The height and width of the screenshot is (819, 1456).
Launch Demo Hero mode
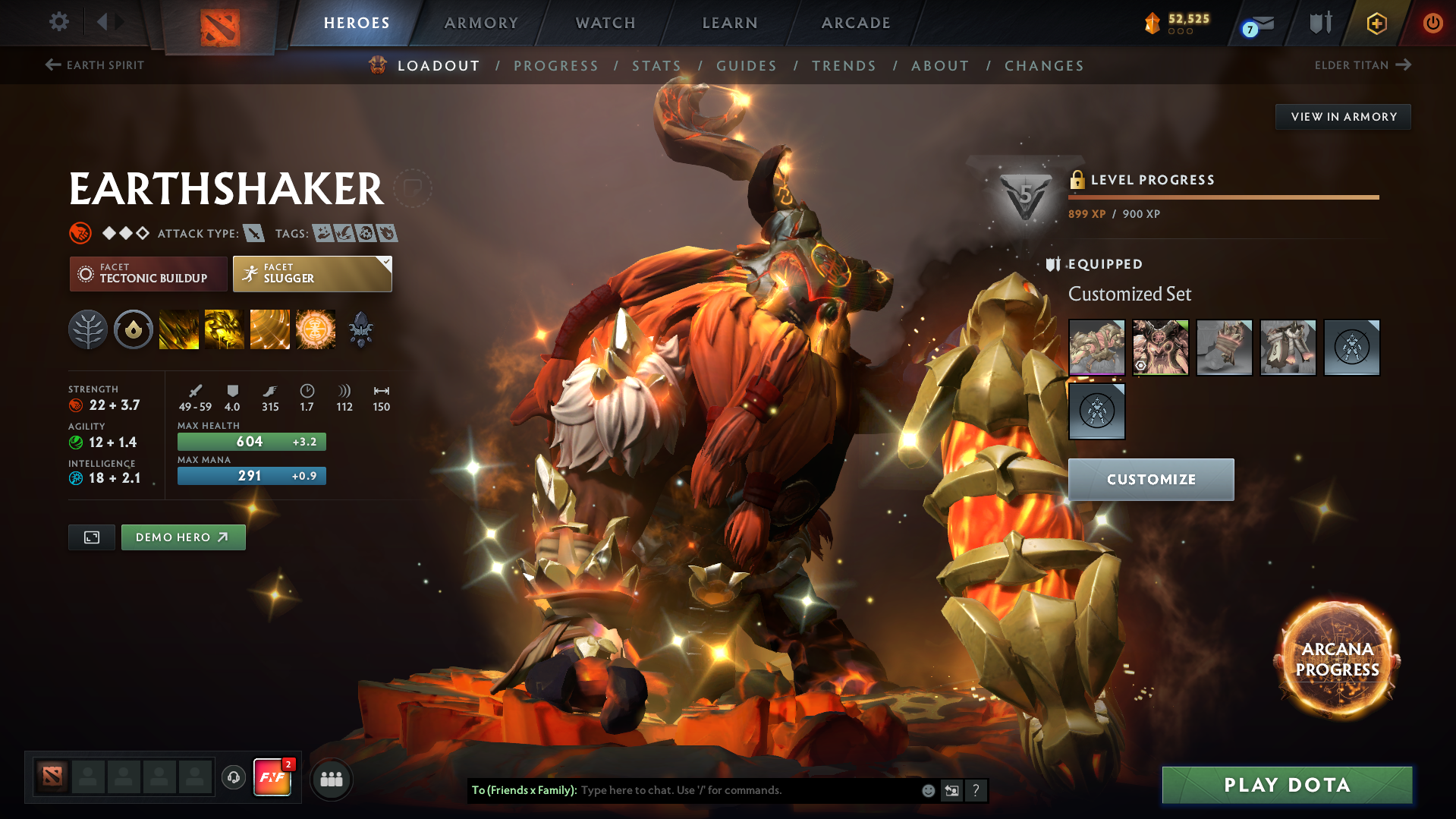pos(183,537)
